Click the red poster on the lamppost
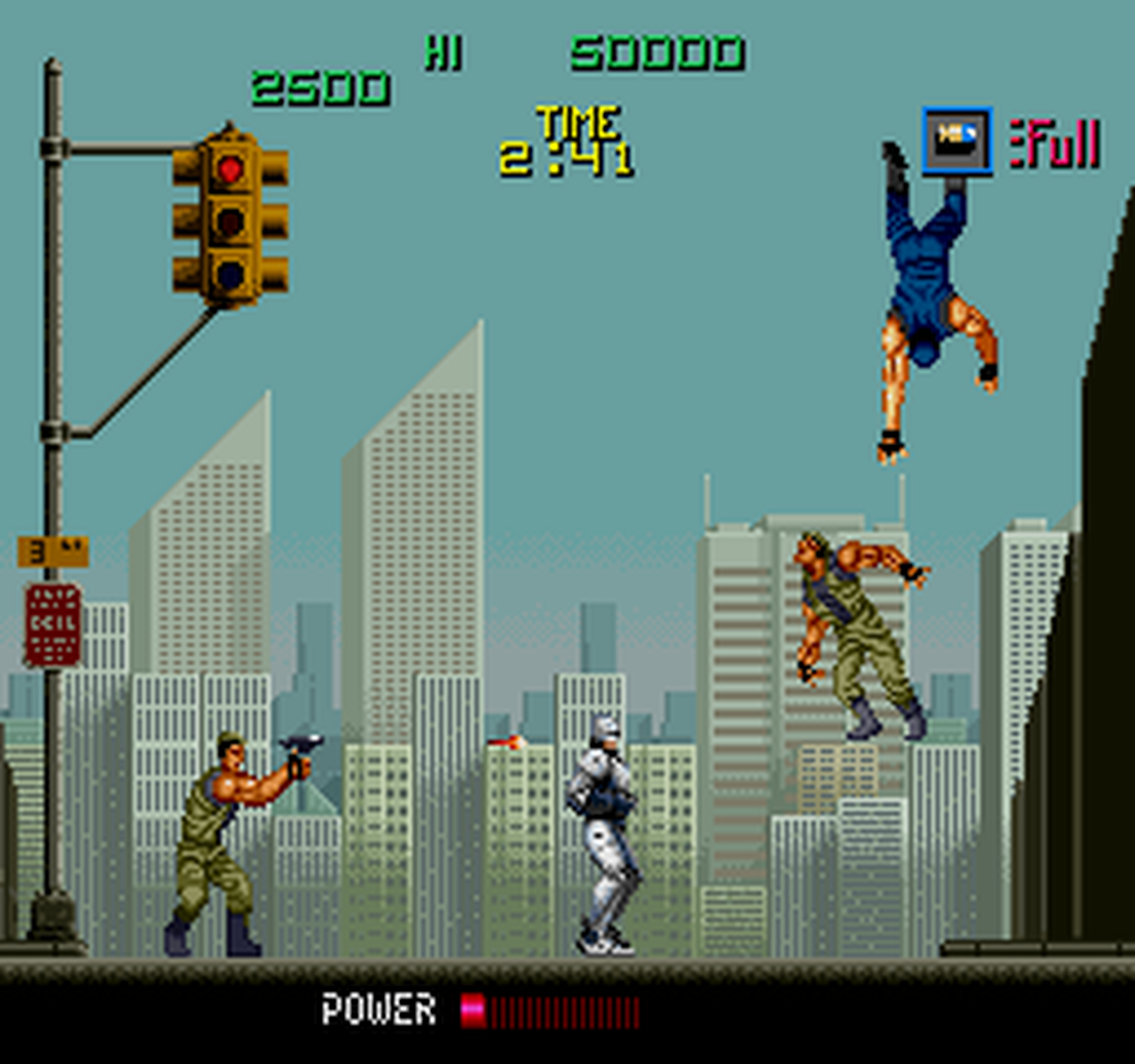 coord(54,625)
